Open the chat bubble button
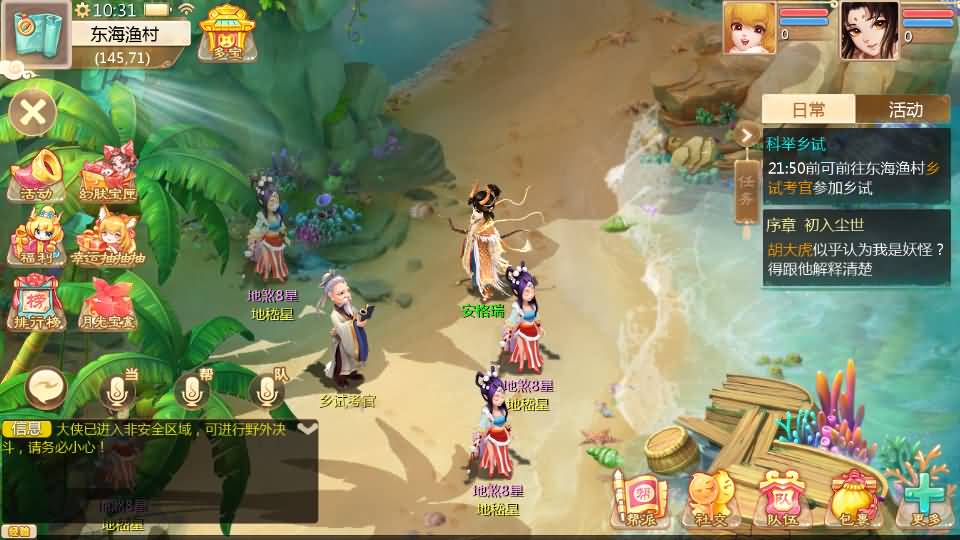The height and width of the screenshot is (540, 960). coord(46,385)
